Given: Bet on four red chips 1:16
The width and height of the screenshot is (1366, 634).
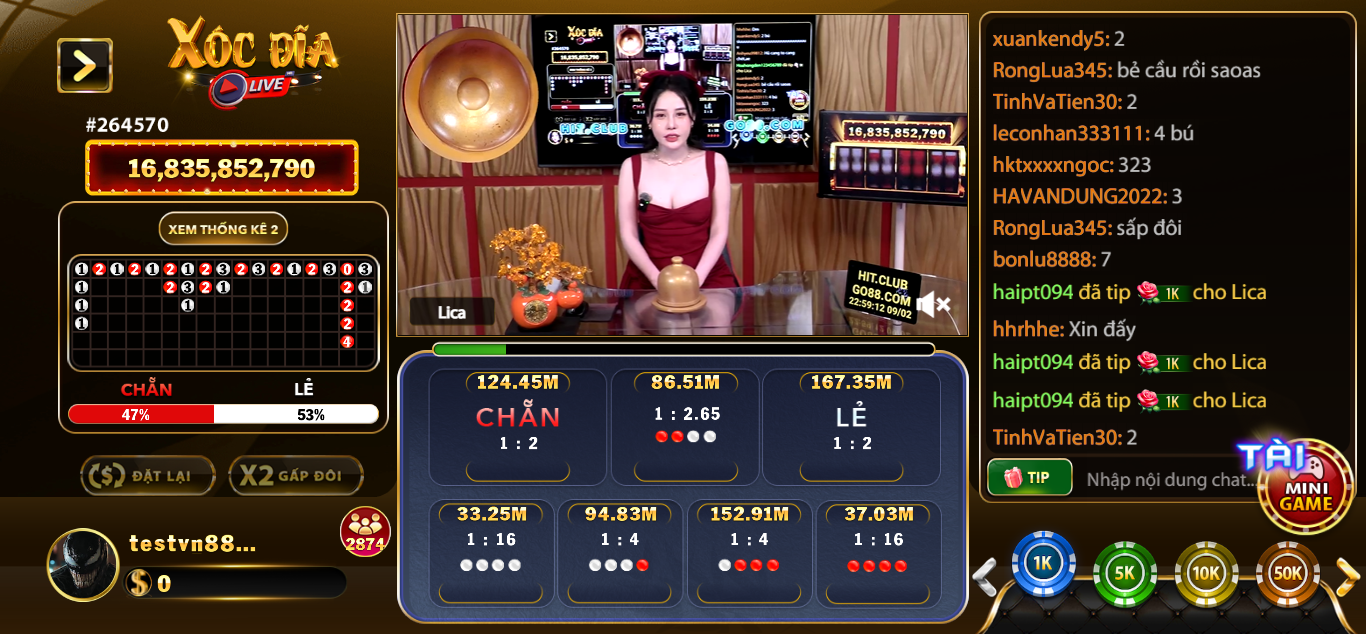Looking at the screenshot, I should [x=877, y=555].
